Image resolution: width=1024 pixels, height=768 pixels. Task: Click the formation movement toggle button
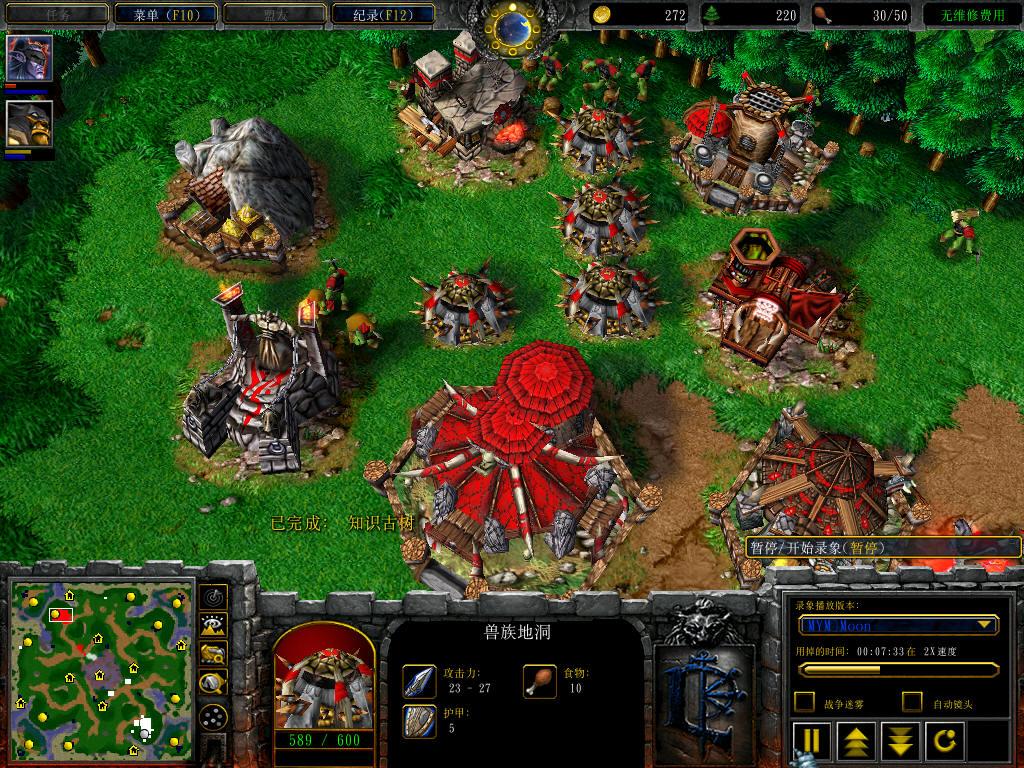click(x=212, y=716)
